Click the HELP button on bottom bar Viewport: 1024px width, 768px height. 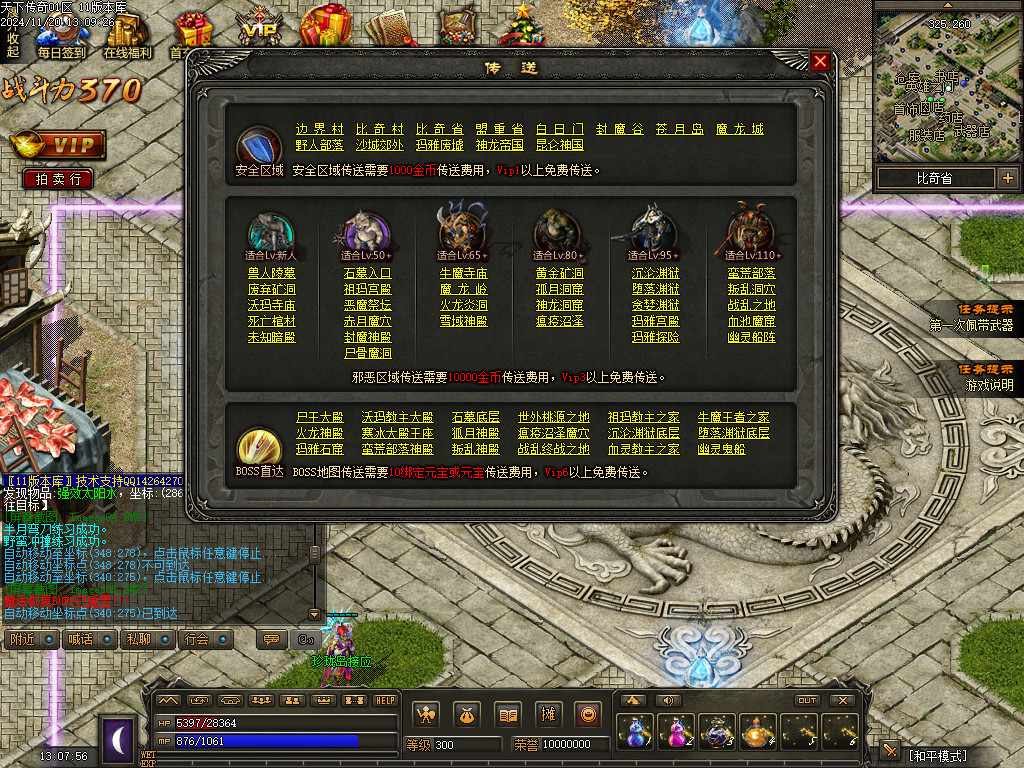click(385, 700)
